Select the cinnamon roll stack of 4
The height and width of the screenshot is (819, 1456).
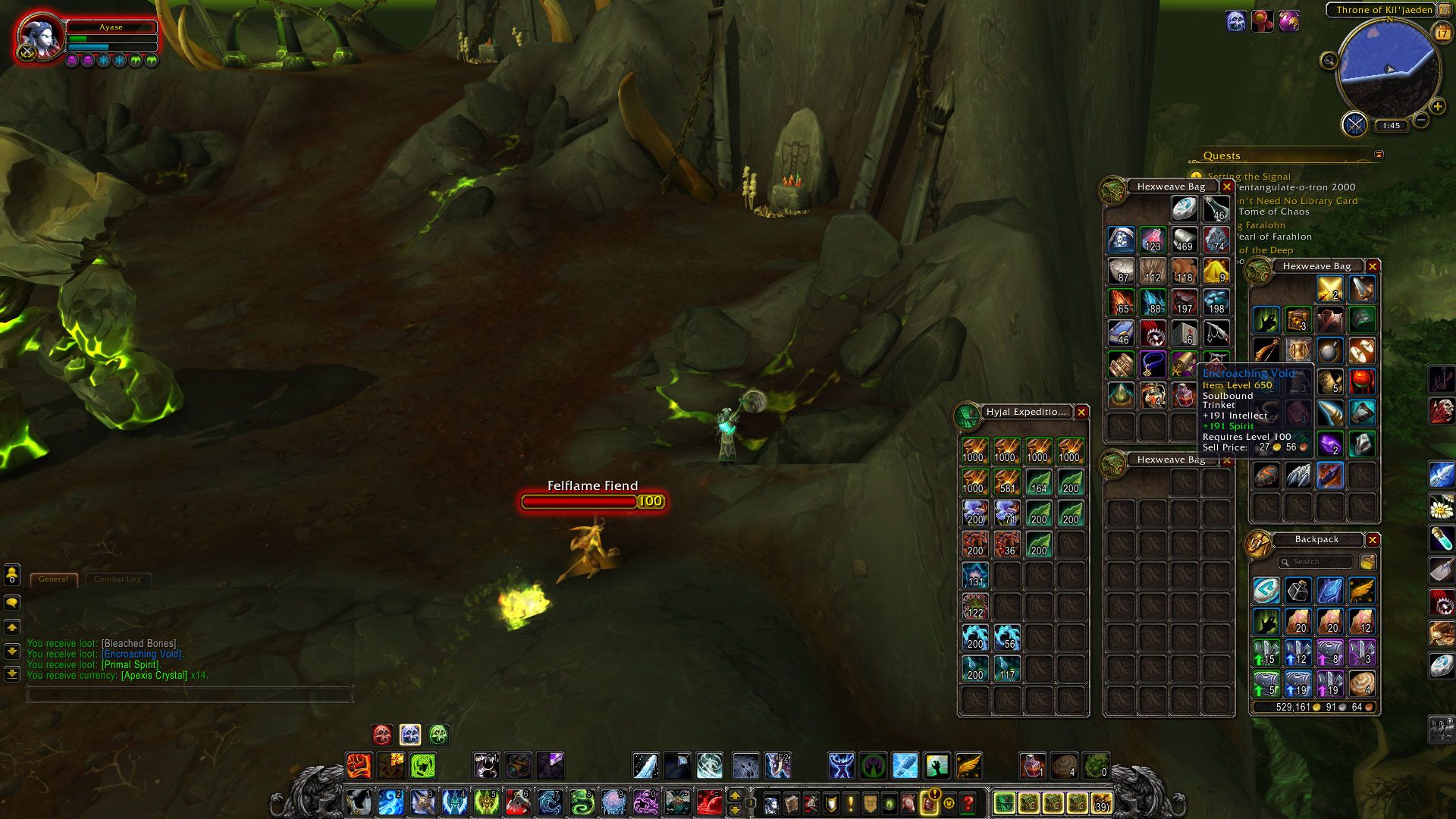click(1362, 683)
